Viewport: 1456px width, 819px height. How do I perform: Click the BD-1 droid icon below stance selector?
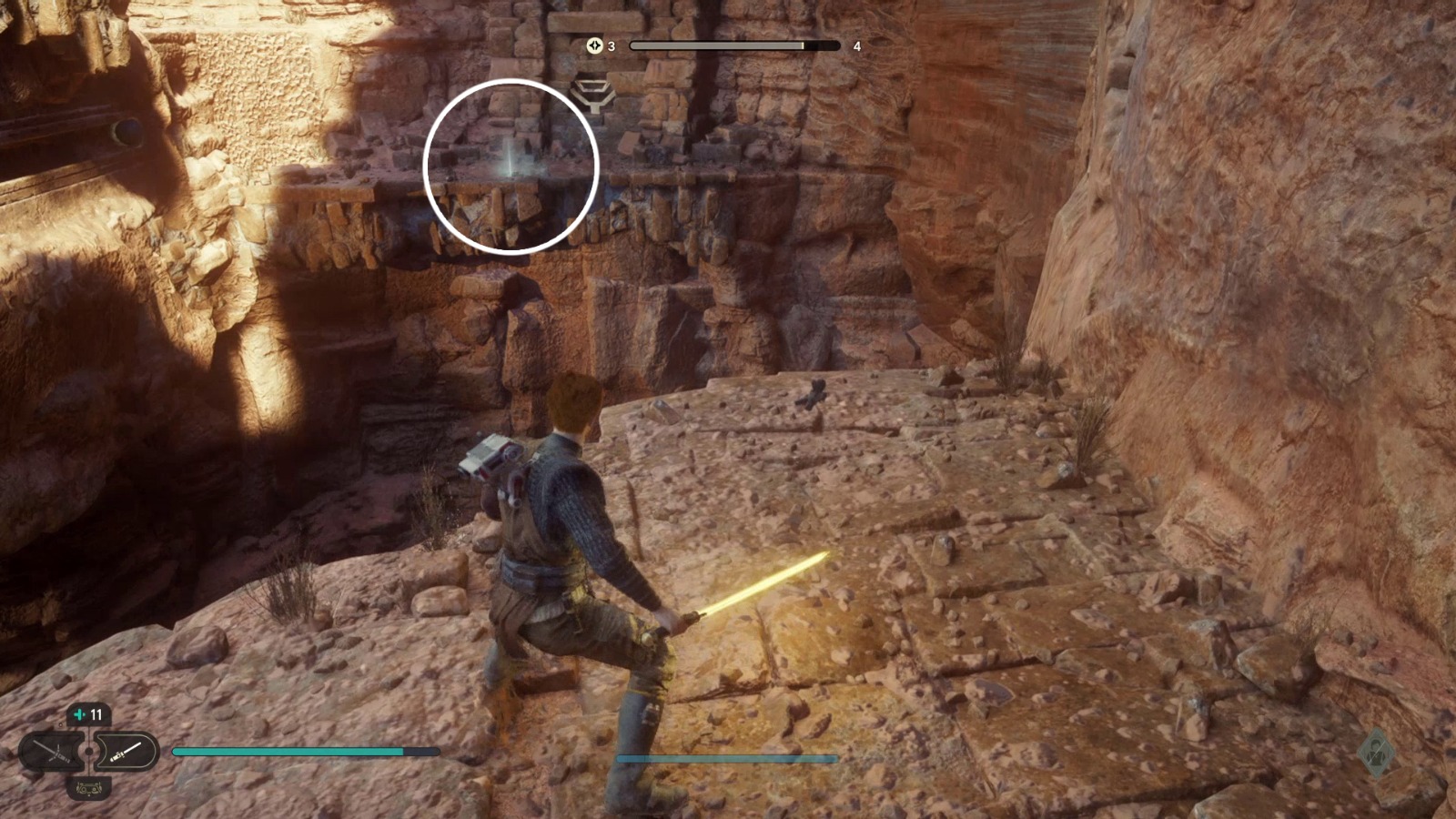(88, 788)
